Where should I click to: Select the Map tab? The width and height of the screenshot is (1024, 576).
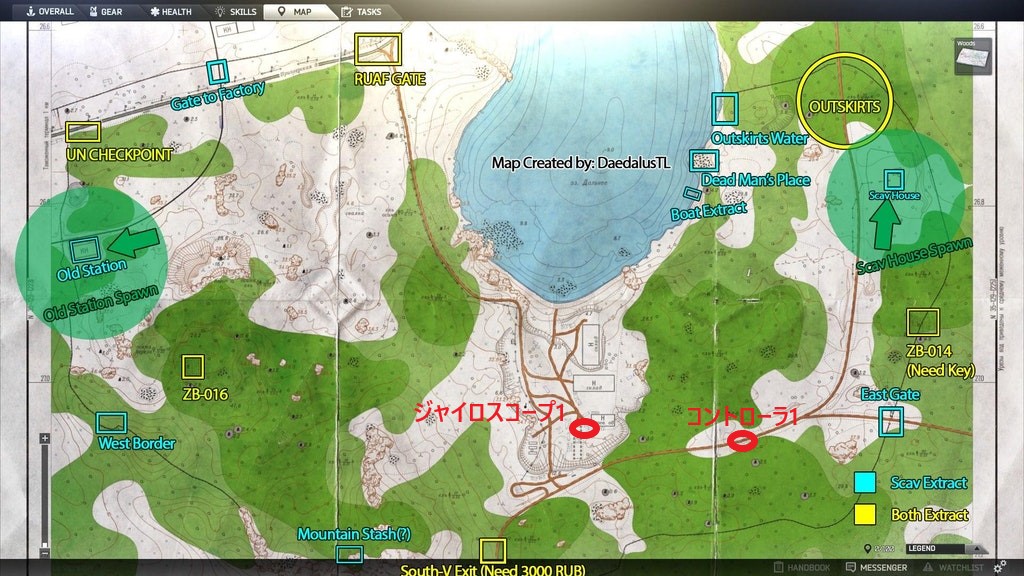tap(295, 12)
